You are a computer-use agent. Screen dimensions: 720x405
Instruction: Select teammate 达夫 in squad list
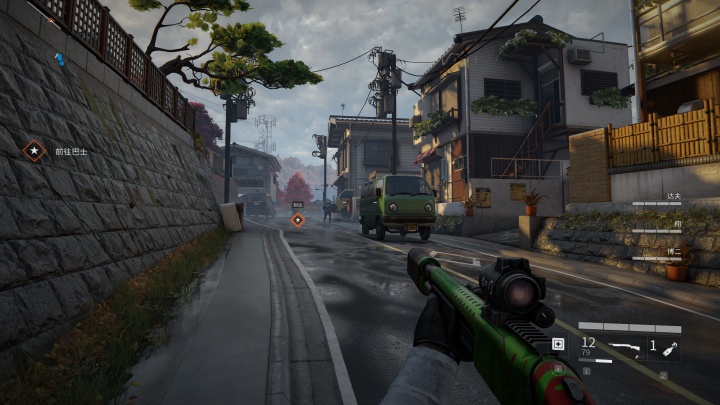pyautogui.click(x=673, y=197)
